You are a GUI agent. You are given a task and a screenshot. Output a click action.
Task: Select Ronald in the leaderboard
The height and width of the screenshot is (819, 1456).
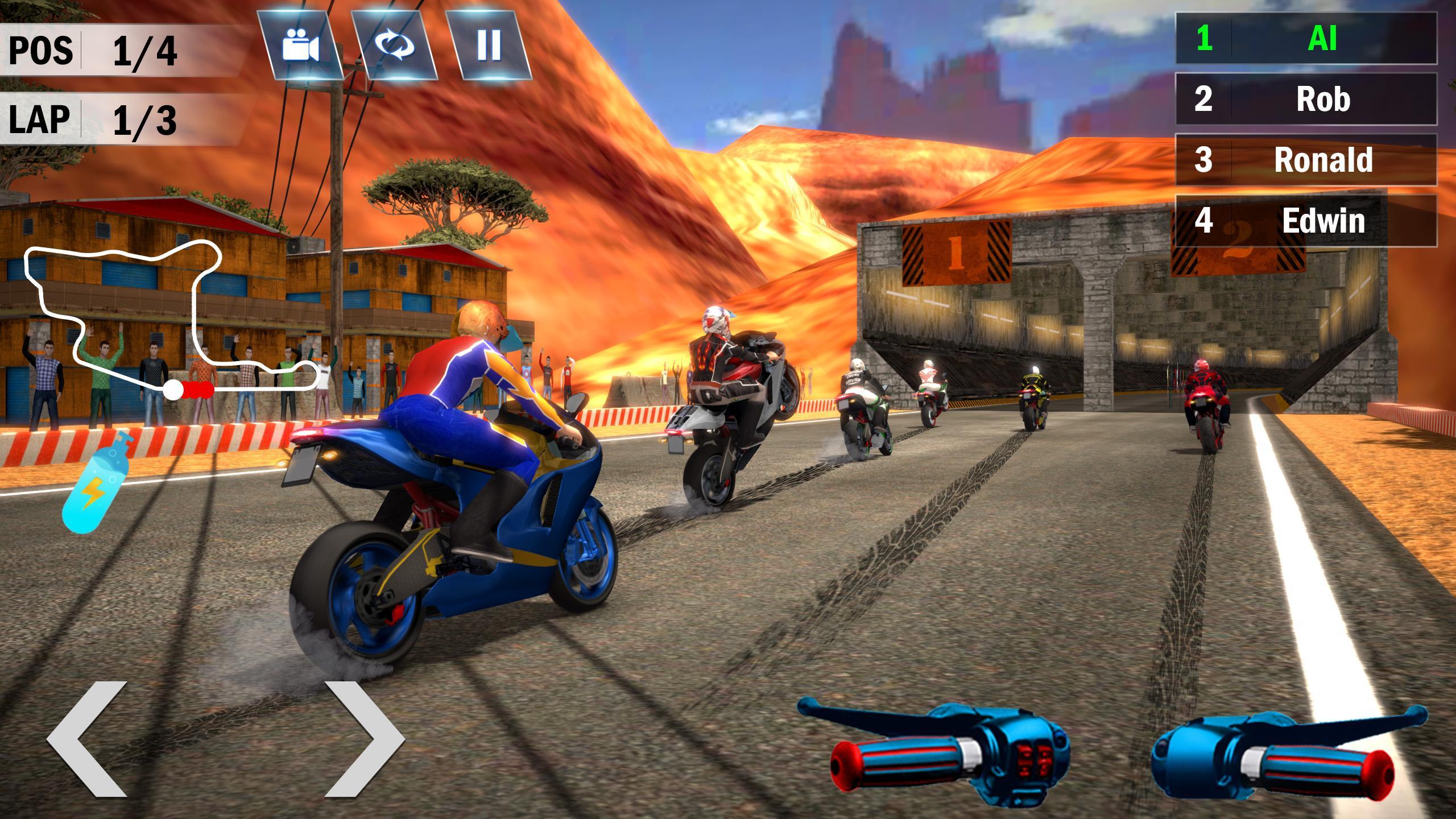[x=1306, y=160]
